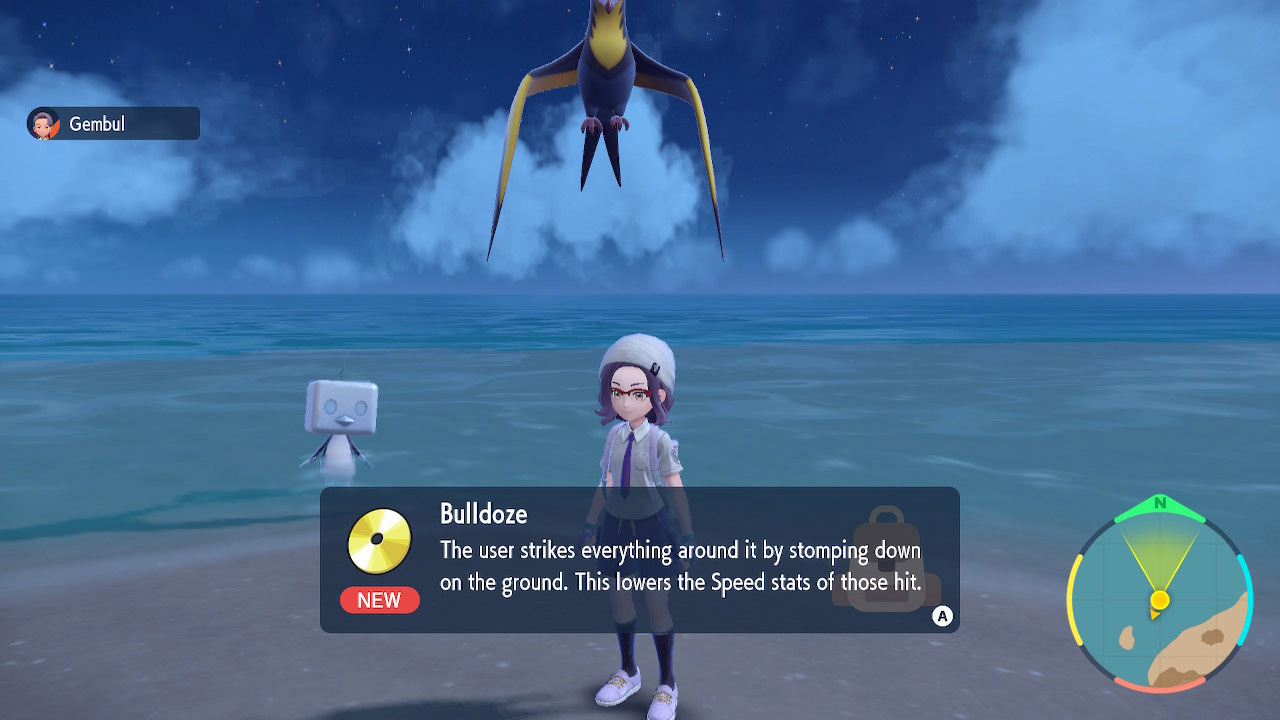This screenshot has height=720, width=1280.
Task: Expand the move description text
Action: pos(678,565)
